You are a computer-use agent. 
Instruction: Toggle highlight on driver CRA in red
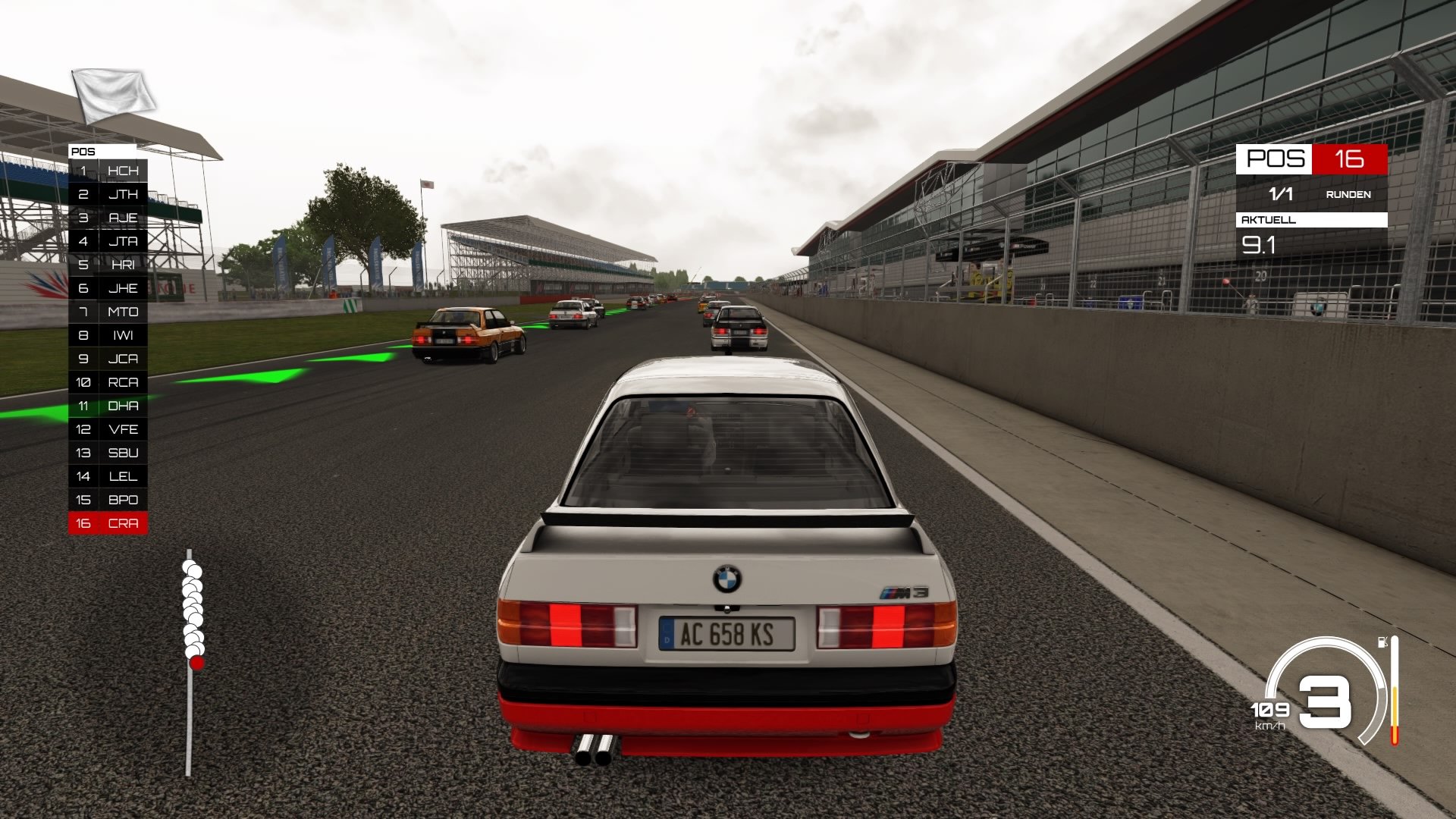tap(108, 522)
